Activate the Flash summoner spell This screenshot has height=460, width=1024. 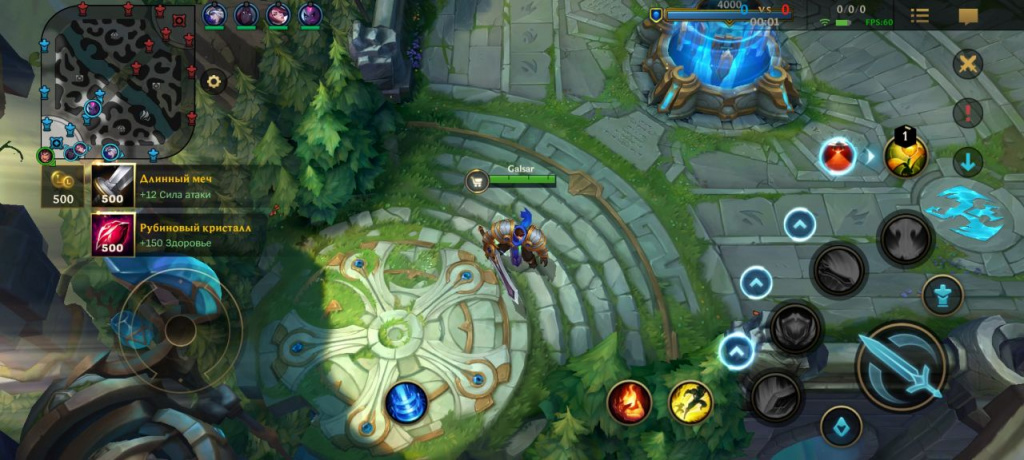[x=690, y=402]
